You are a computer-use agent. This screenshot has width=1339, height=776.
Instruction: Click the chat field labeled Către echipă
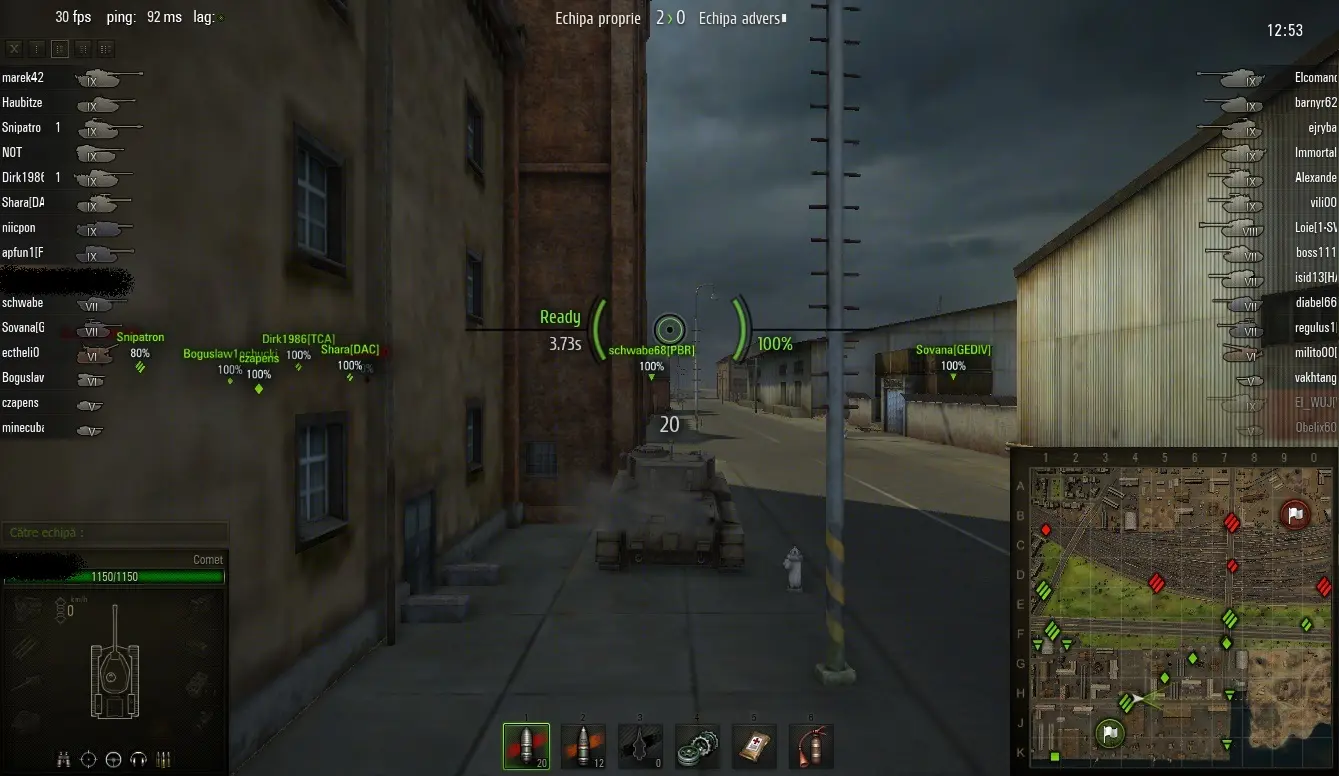click(x=114, y=534)
